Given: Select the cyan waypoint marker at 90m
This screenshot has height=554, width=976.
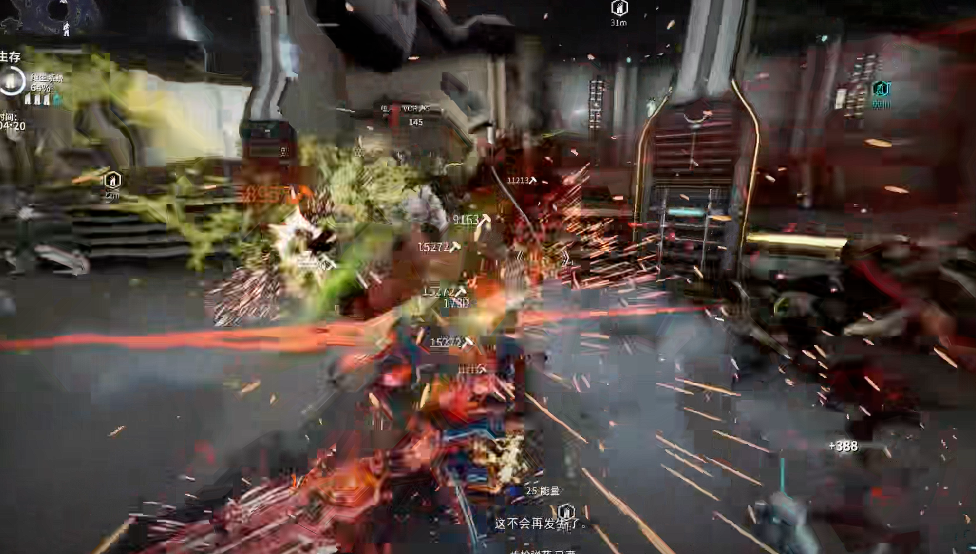Looking at the screenshot, I should pos(880,89).
